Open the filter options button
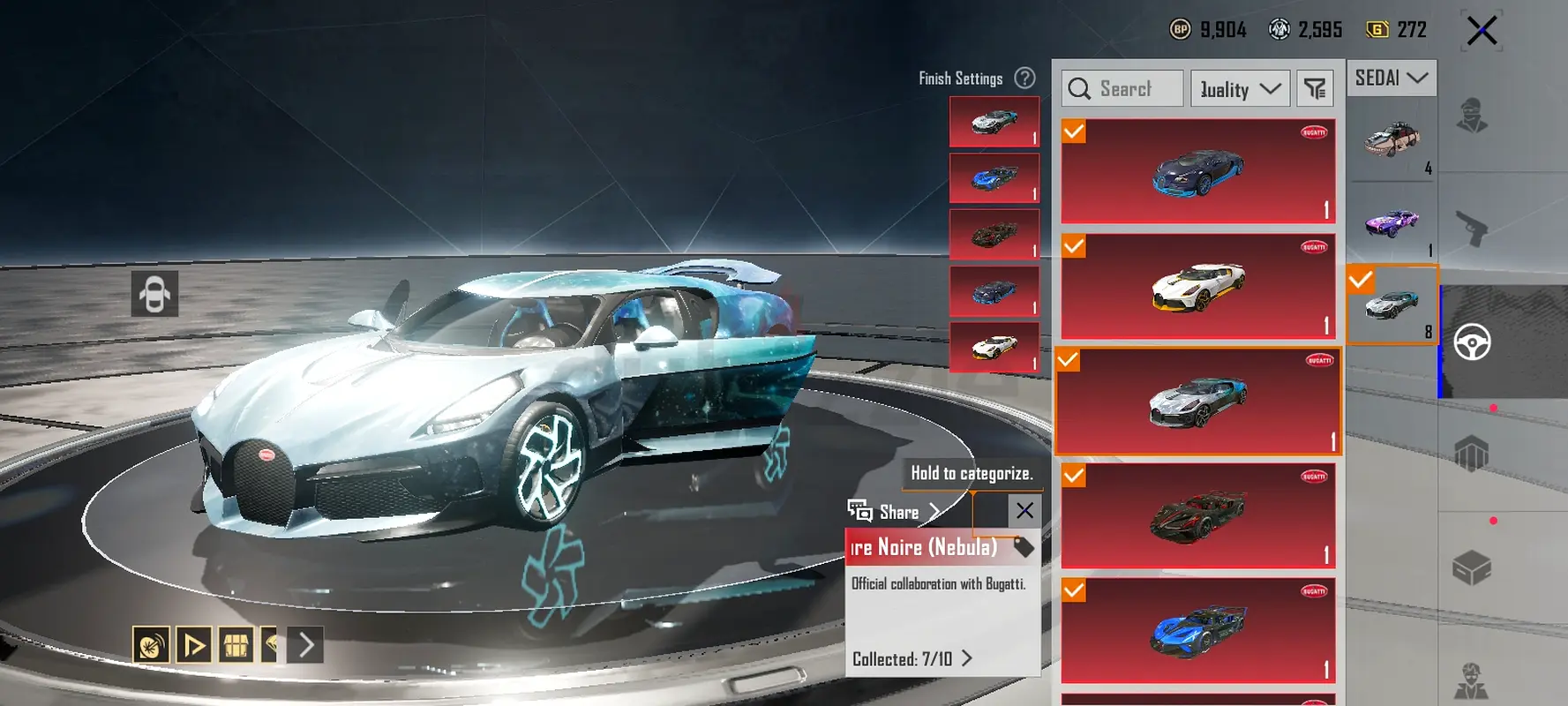 click(1315, 89)
